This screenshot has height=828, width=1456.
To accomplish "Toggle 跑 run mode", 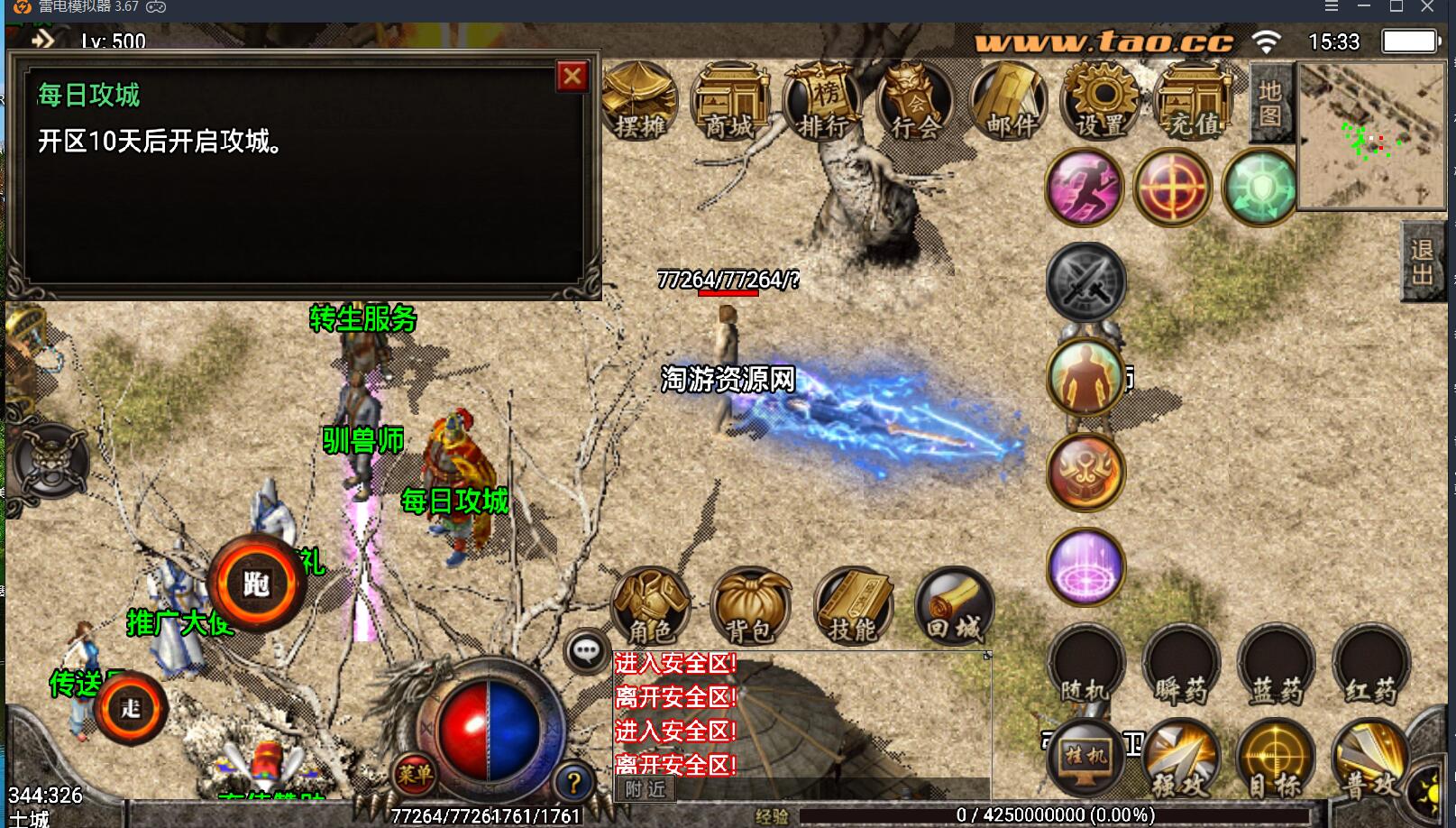I will pos(257,584).
